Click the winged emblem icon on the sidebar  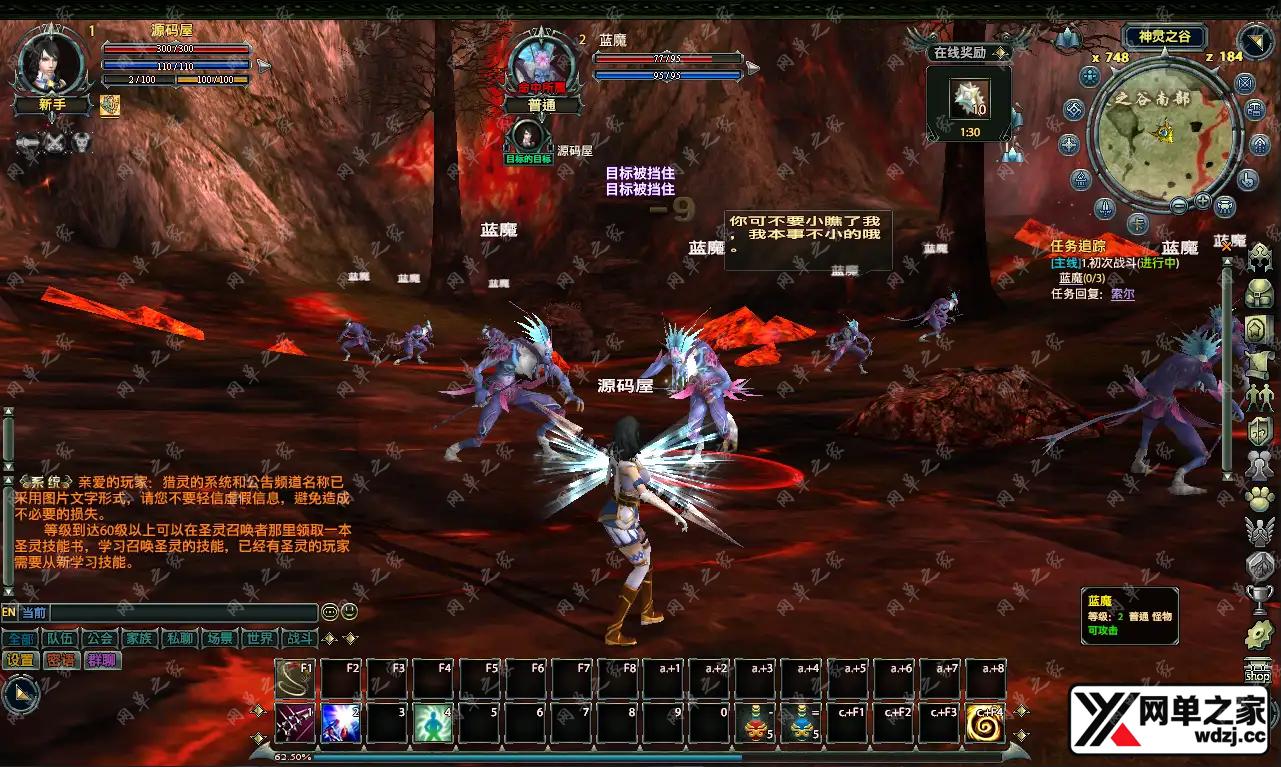1260,533
